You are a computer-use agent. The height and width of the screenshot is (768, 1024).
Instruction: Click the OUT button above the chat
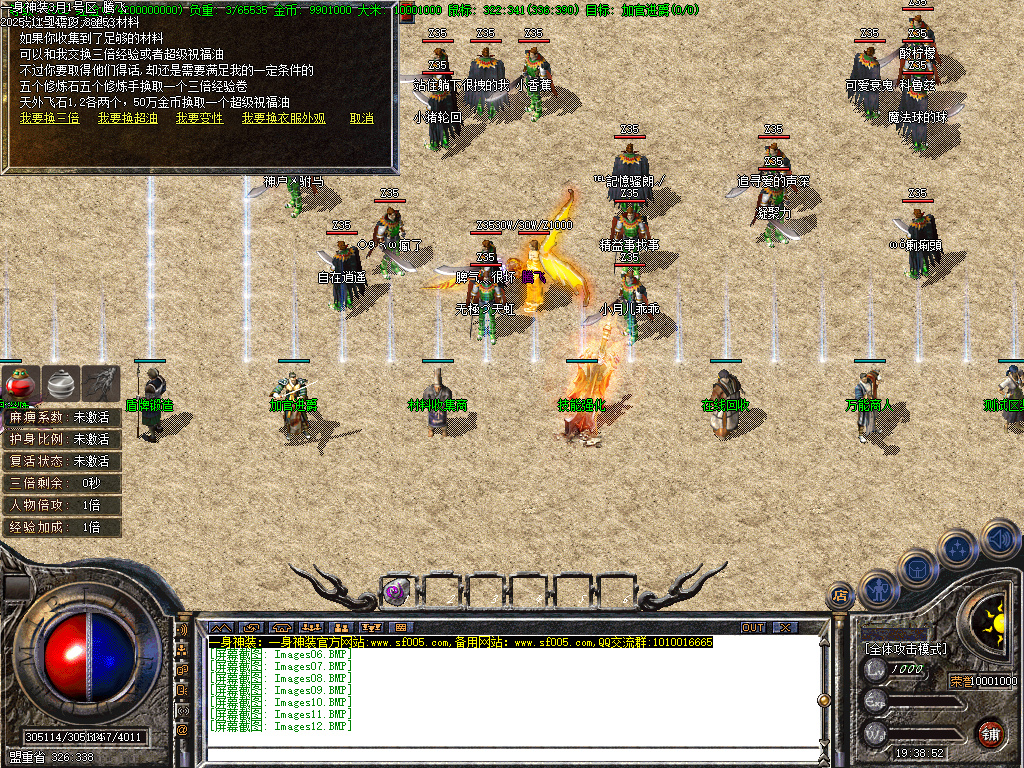coord(753,628)
